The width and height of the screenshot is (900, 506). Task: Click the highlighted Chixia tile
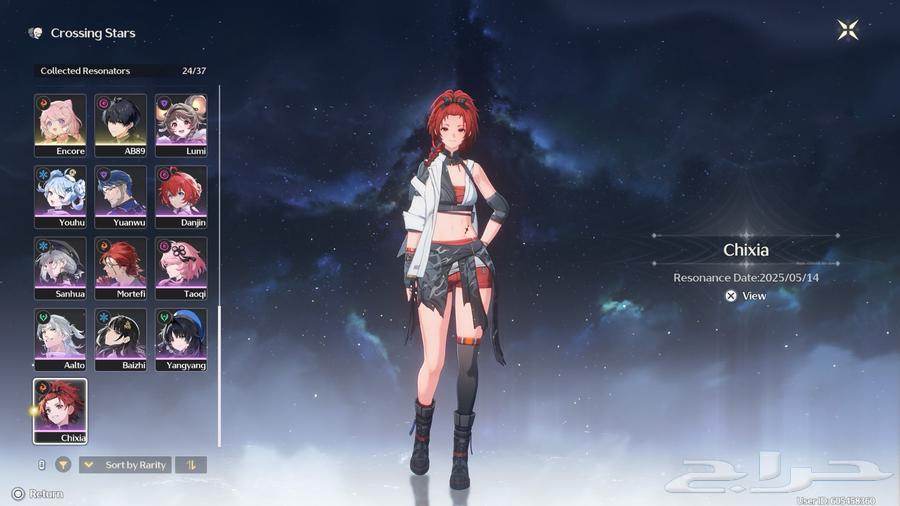(x=60, y=410)
